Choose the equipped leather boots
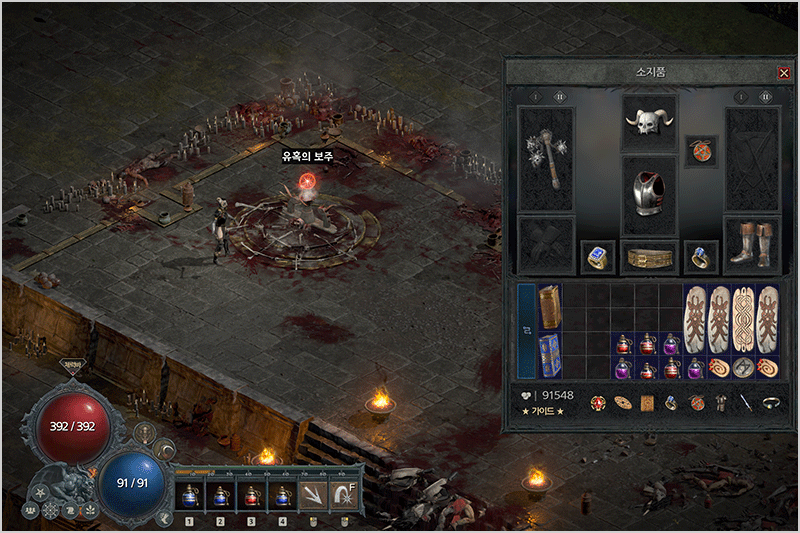The width and height of the screenshot is (800, 533). click(752, 244)
